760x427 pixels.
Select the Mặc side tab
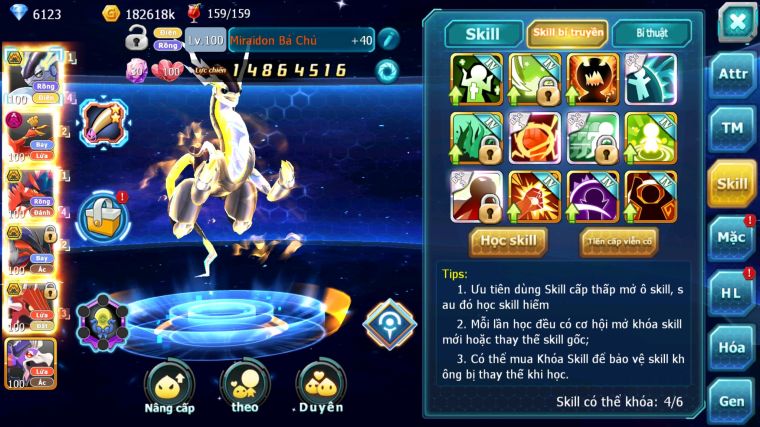pyautogui.click(x=732, y=238)
